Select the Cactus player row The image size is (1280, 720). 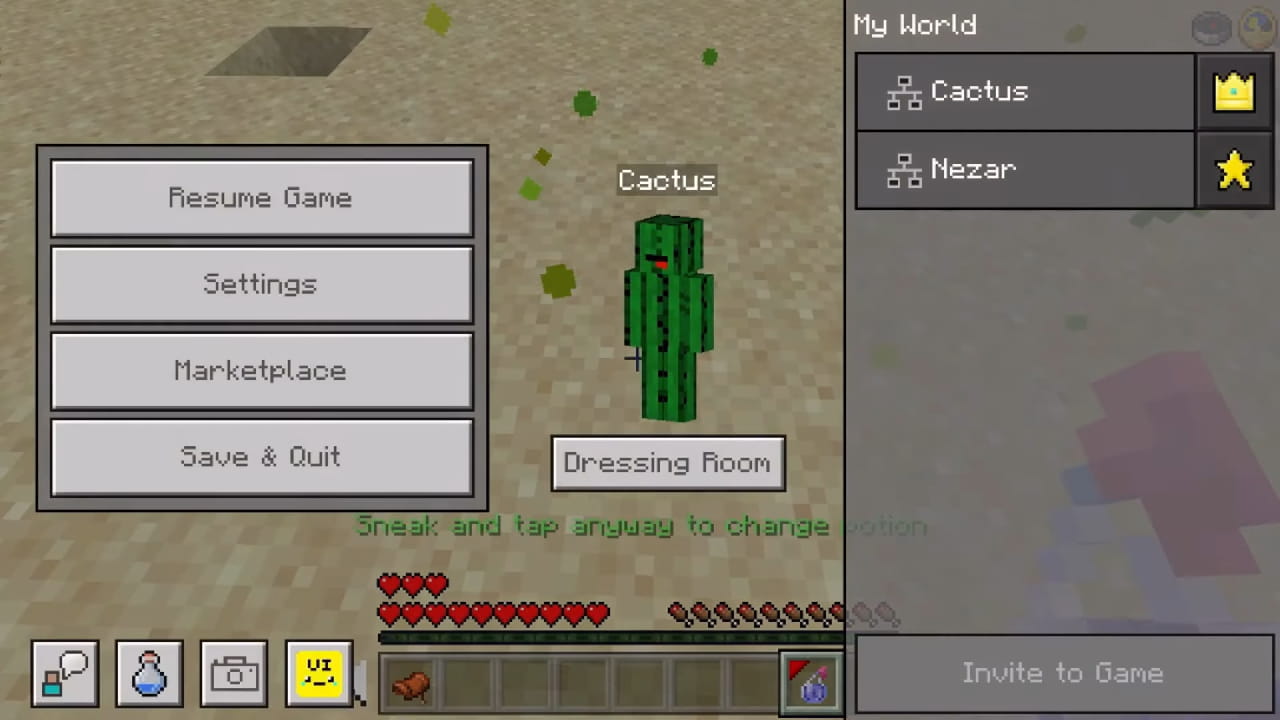[x=1025, y=92]
